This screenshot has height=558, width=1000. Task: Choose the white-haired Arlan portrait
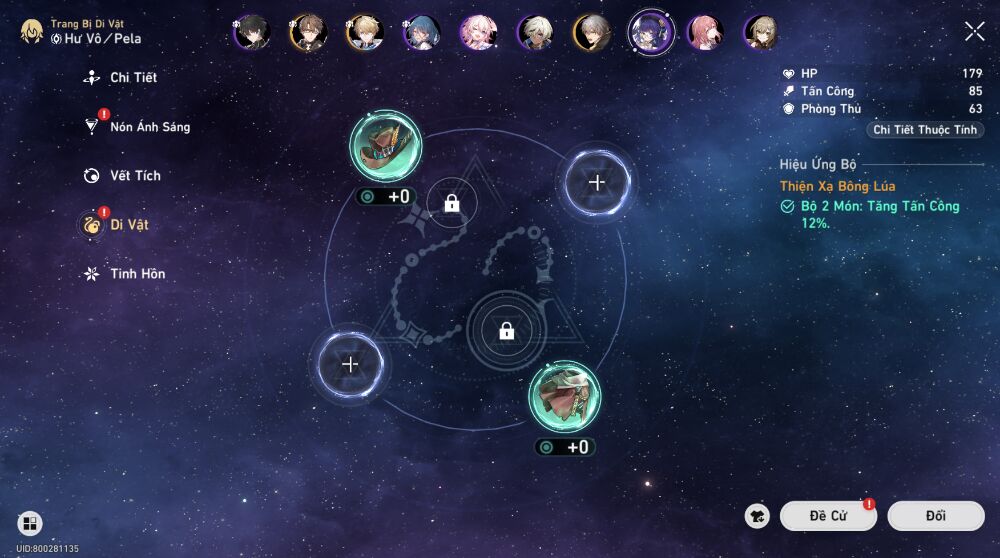click(535, 33)
